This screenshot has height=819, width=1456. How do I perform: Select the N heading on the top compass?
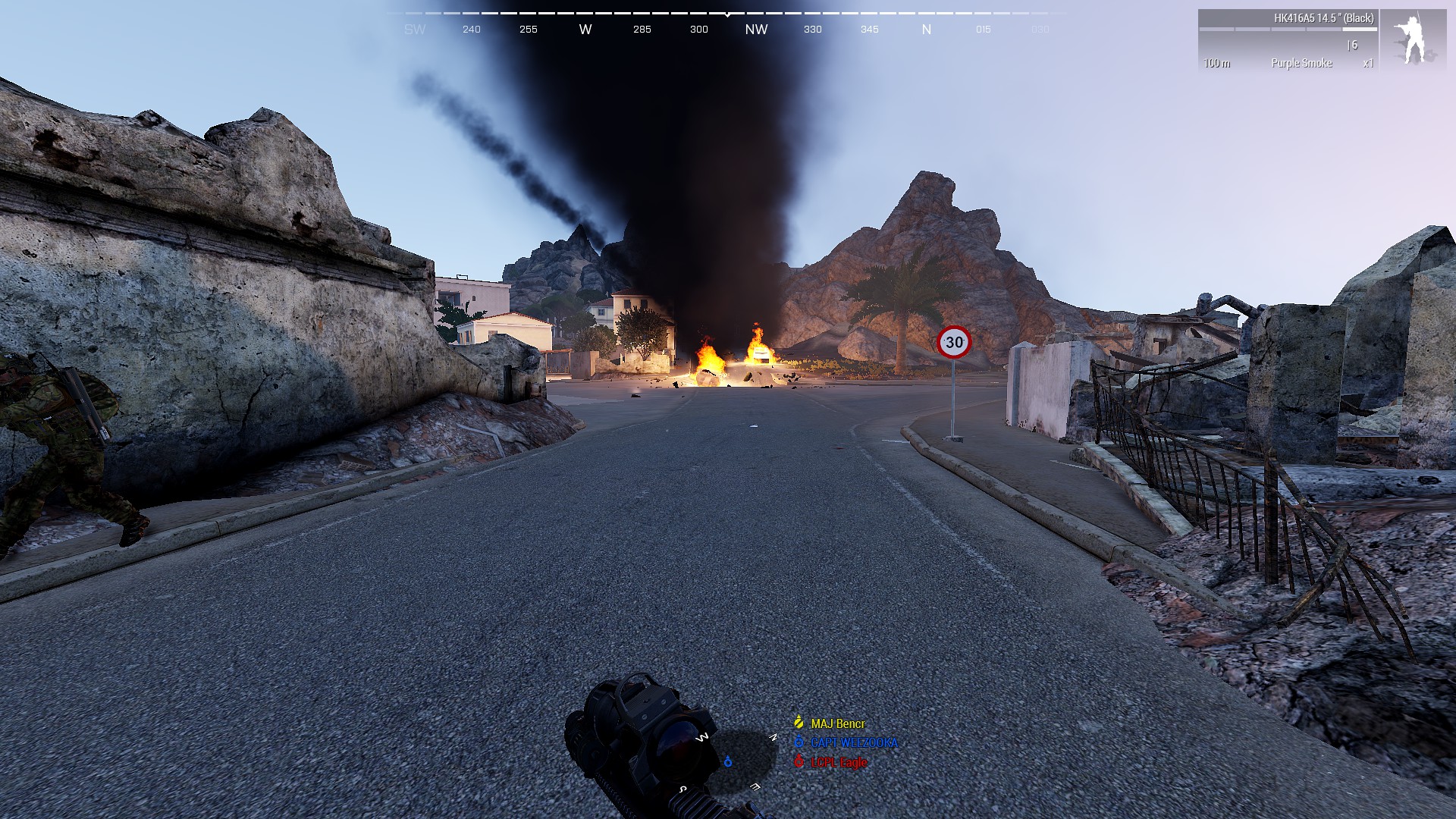point(926,30)
